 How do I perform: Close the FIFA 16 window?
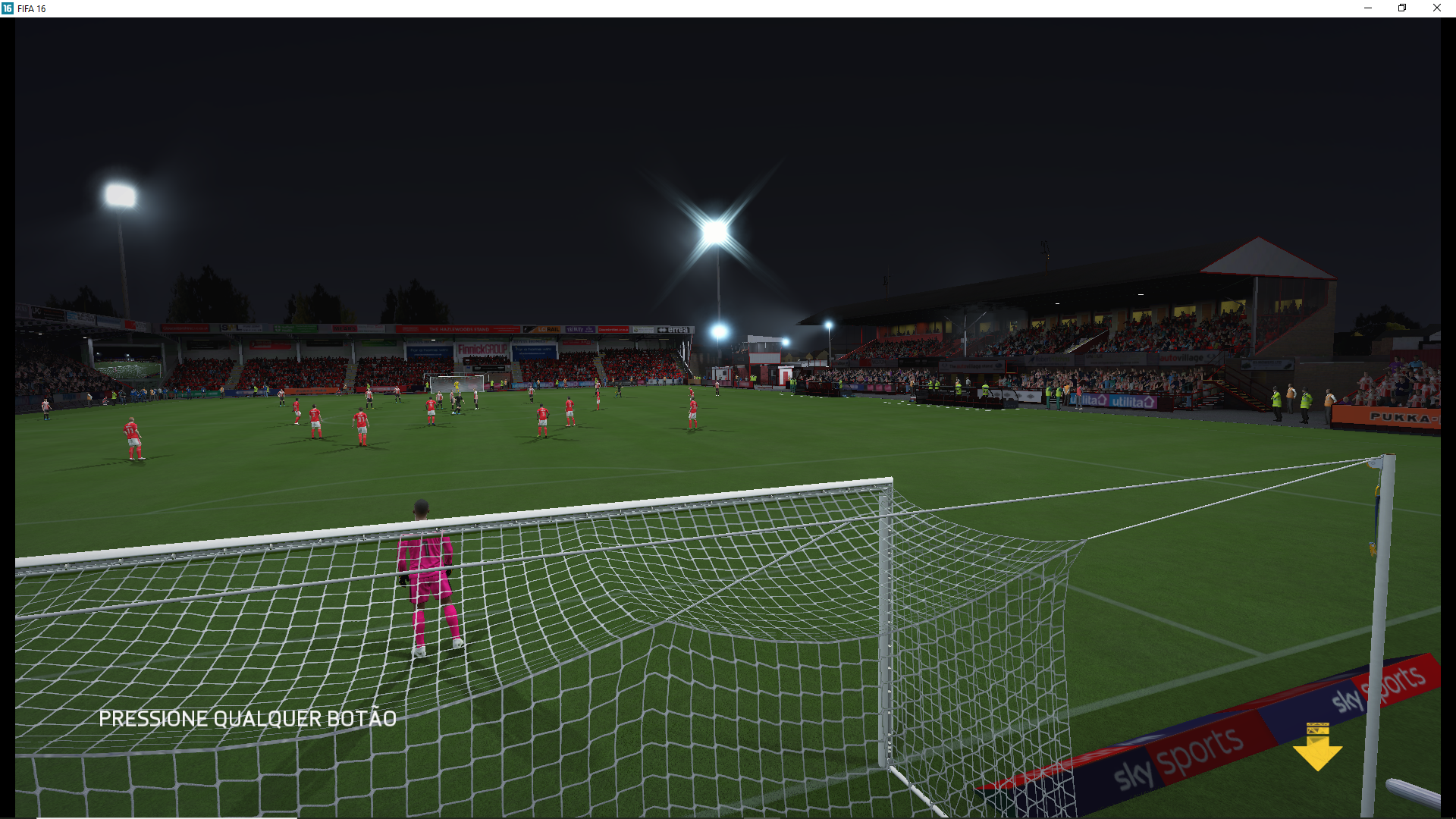point(1436,8)
